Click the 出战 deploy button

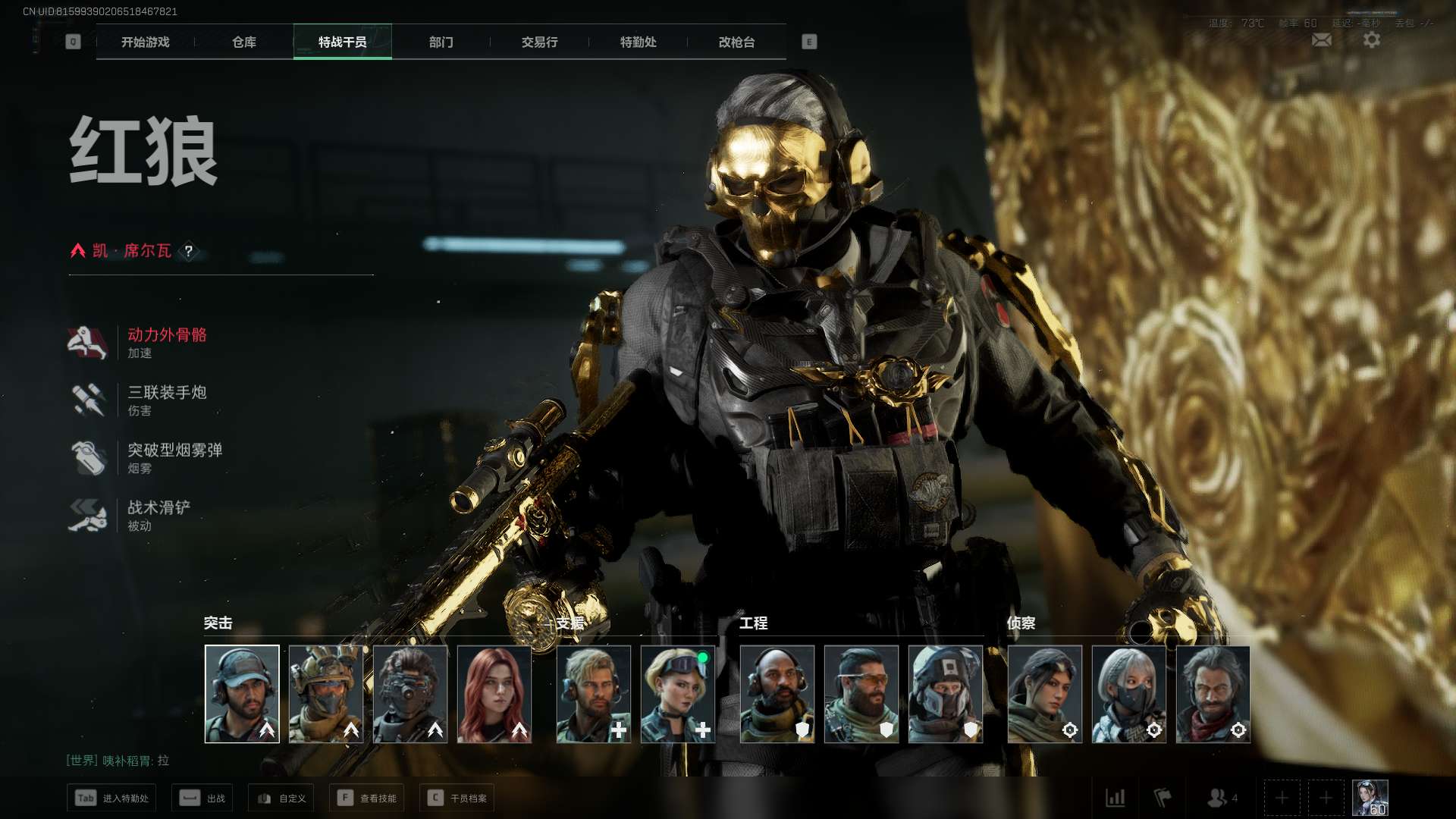point(202,798)
